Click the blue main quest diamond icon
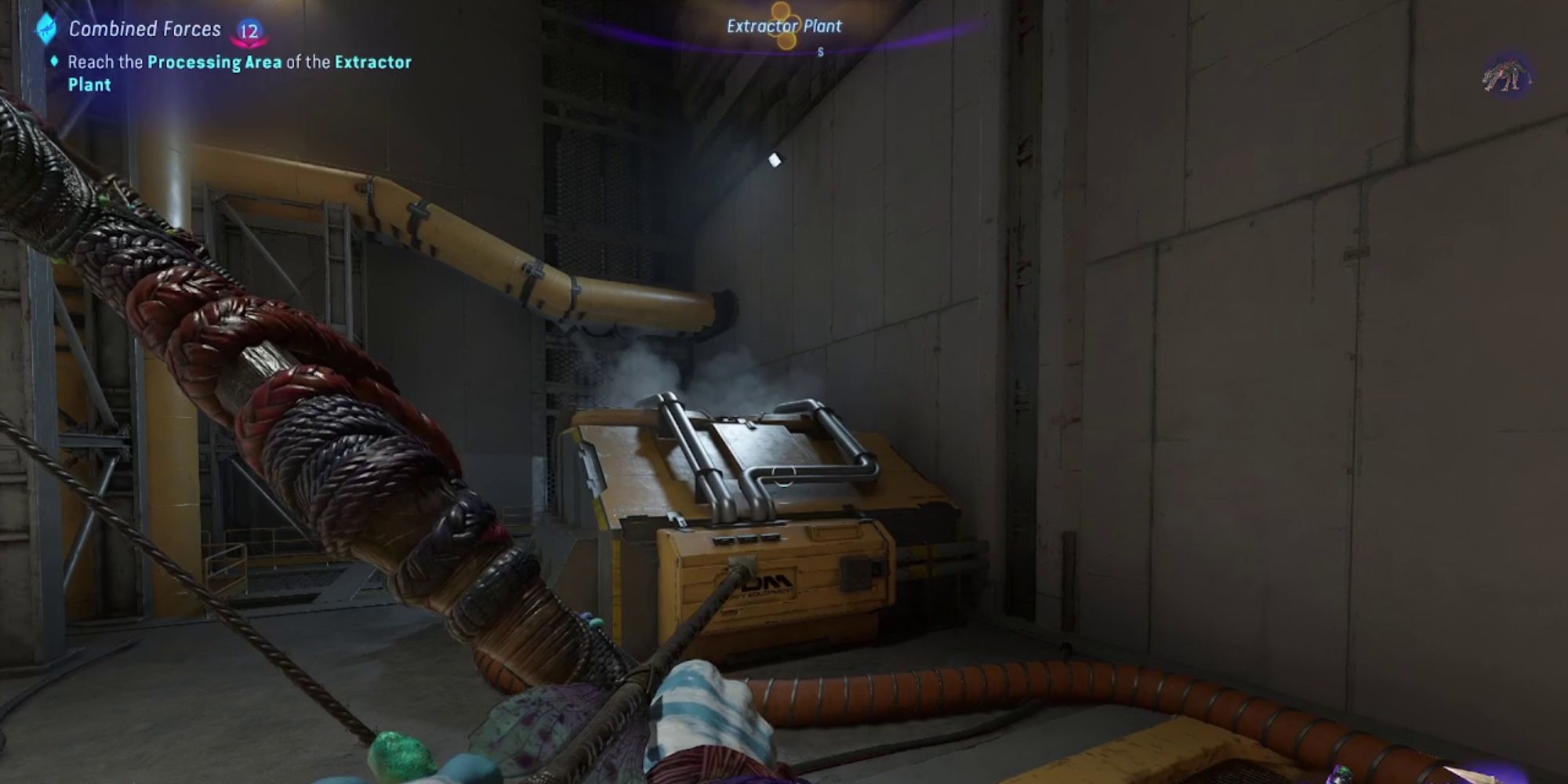The image size is (1568, 784). 46,29
